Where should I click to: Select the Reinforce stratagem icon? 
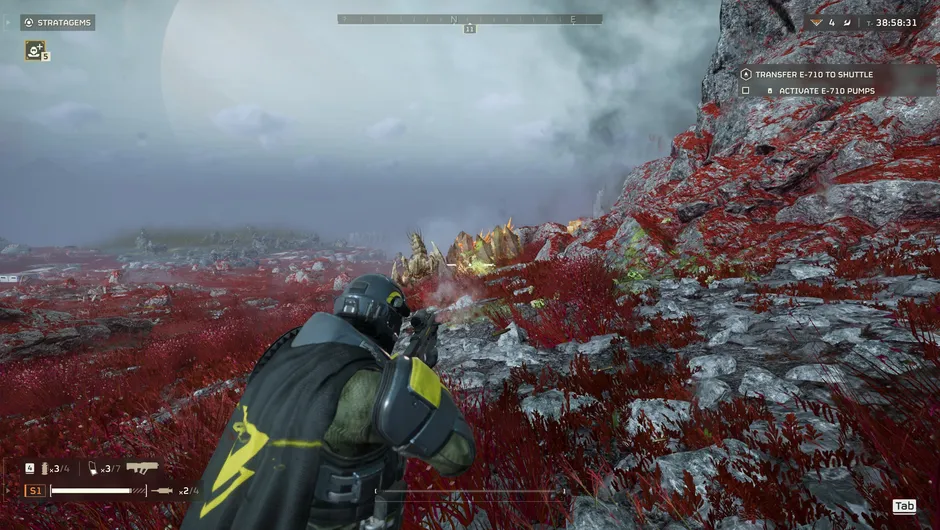click(x=34, y=49)
